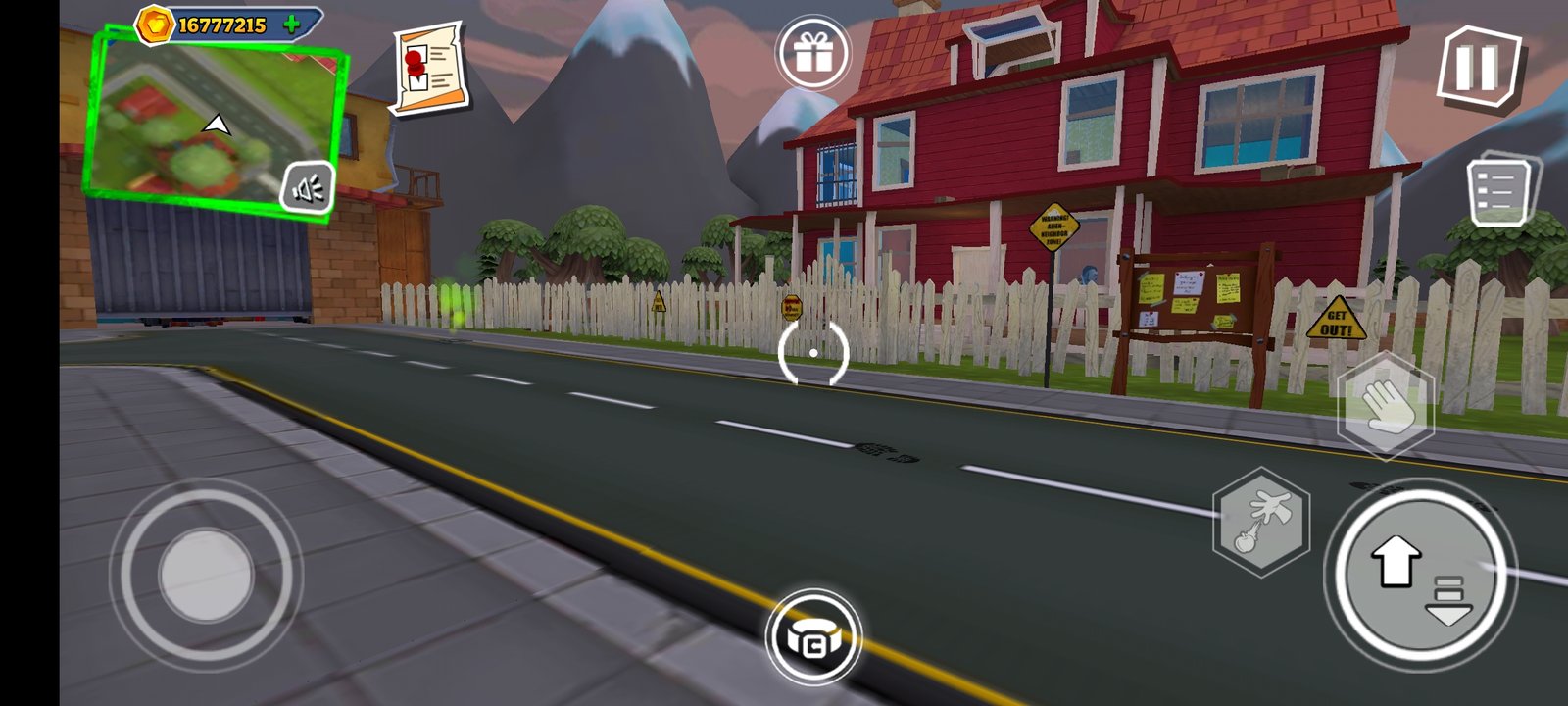Open the bottom center camera button
1568x706 pixels.
pos(812,638)
